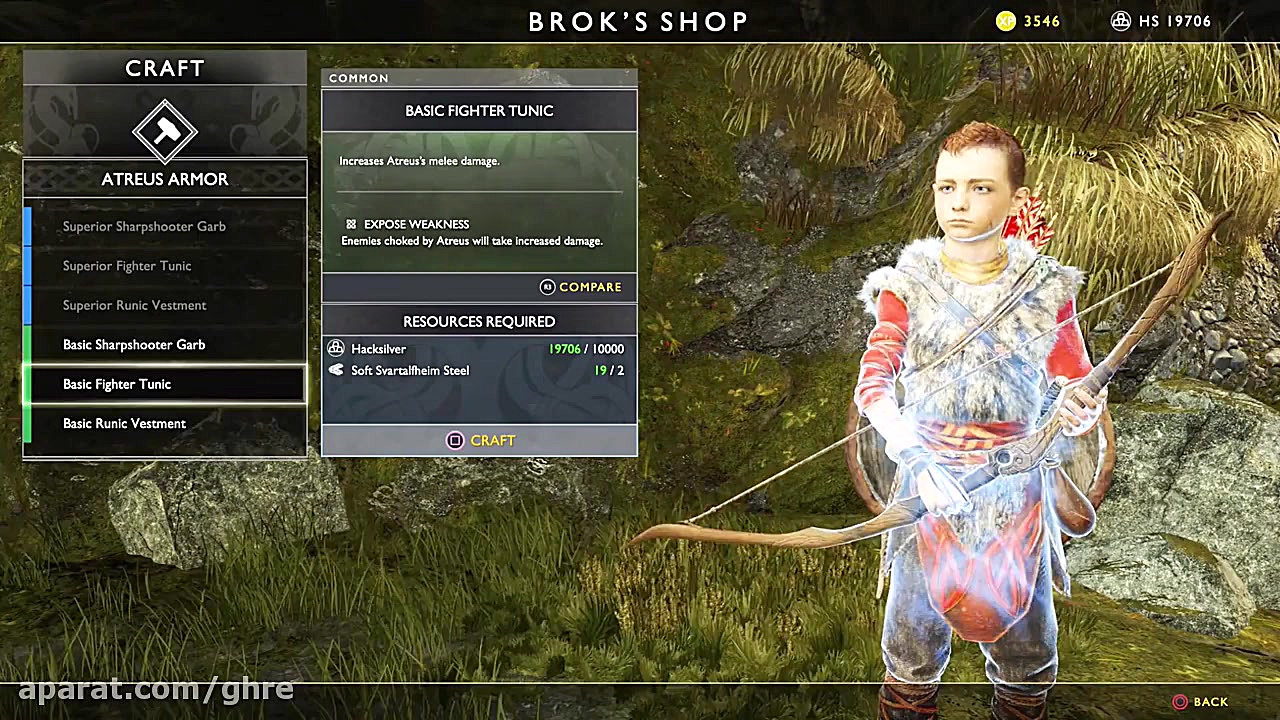This screenshot has width=1280, height=720.
Task: Select Basic Runic Vestment
Action: click(x=124, y=423)
